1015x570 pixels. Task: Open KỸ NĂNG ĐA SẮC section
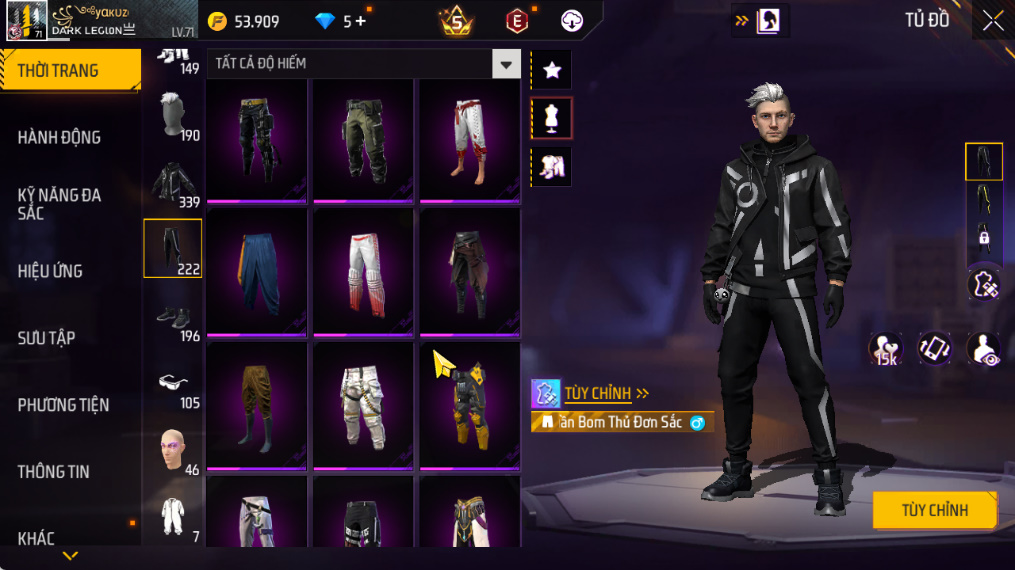(x=60, y=204)
